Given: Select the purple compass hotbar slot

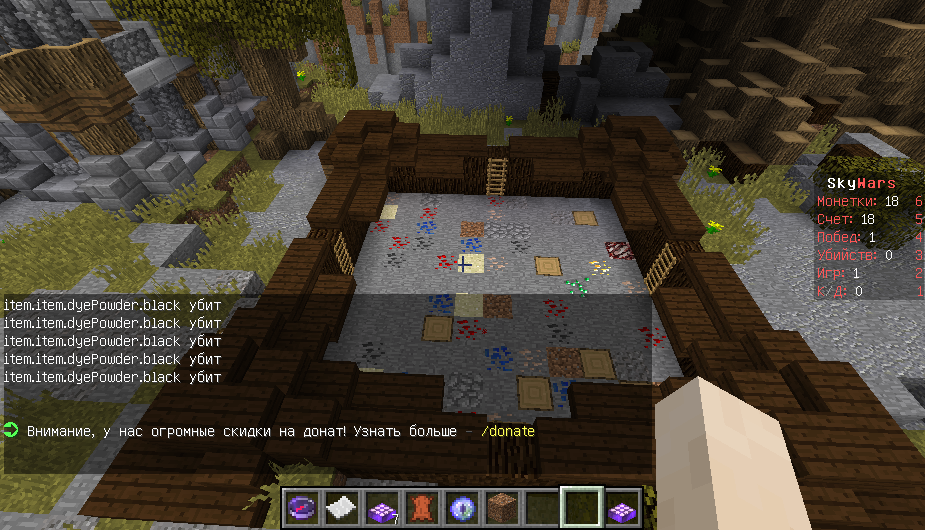Looking at the screenshot, I should pos(301,507).
